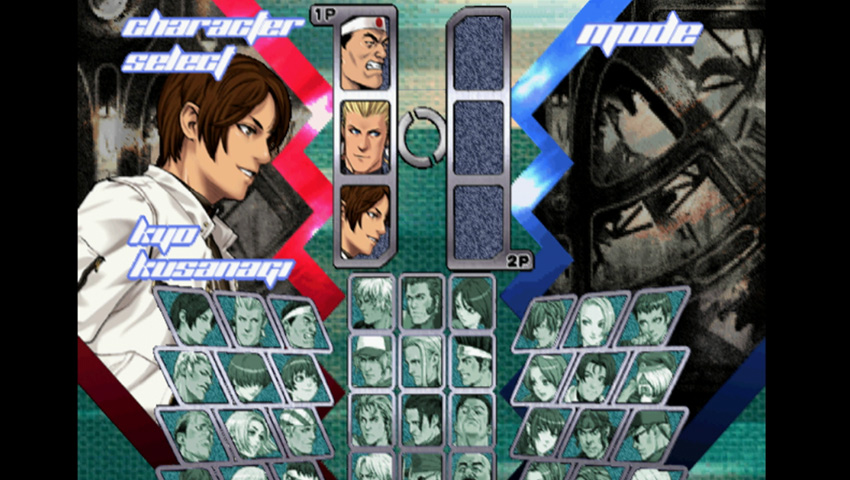Choose the red-capped fighter in the center roster

click(372, 359)
